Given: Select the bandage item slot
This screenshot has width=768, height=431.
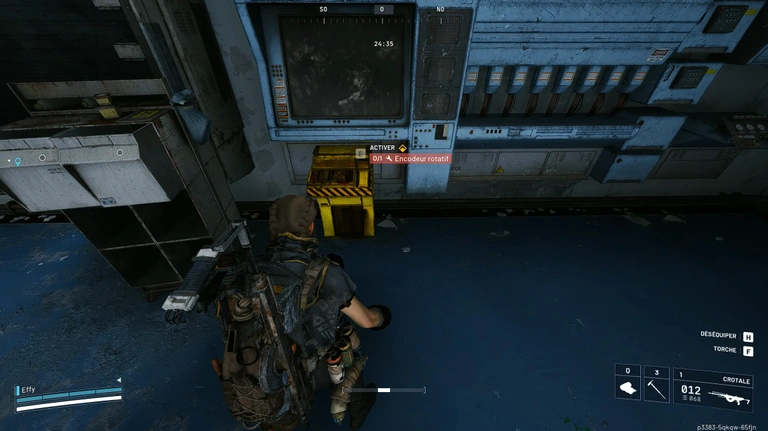Looking at the screenshot, I should tap(627, 387).
